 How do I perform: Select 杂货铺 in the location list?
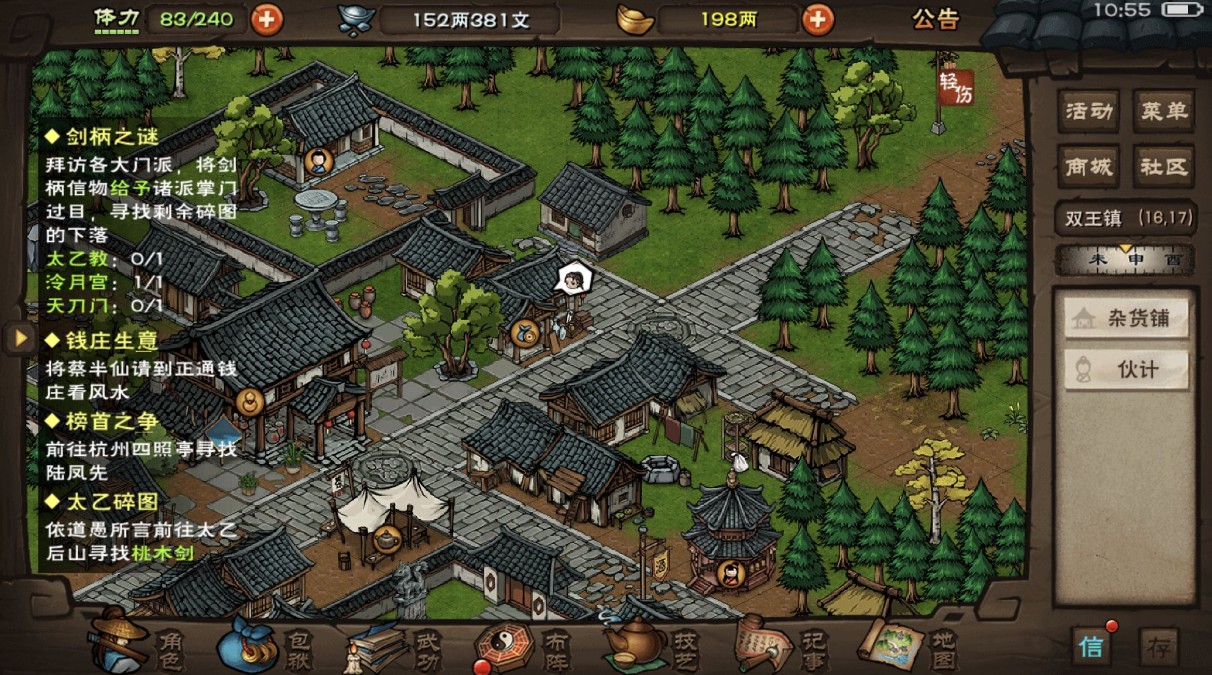click(x=1126, y=319)
